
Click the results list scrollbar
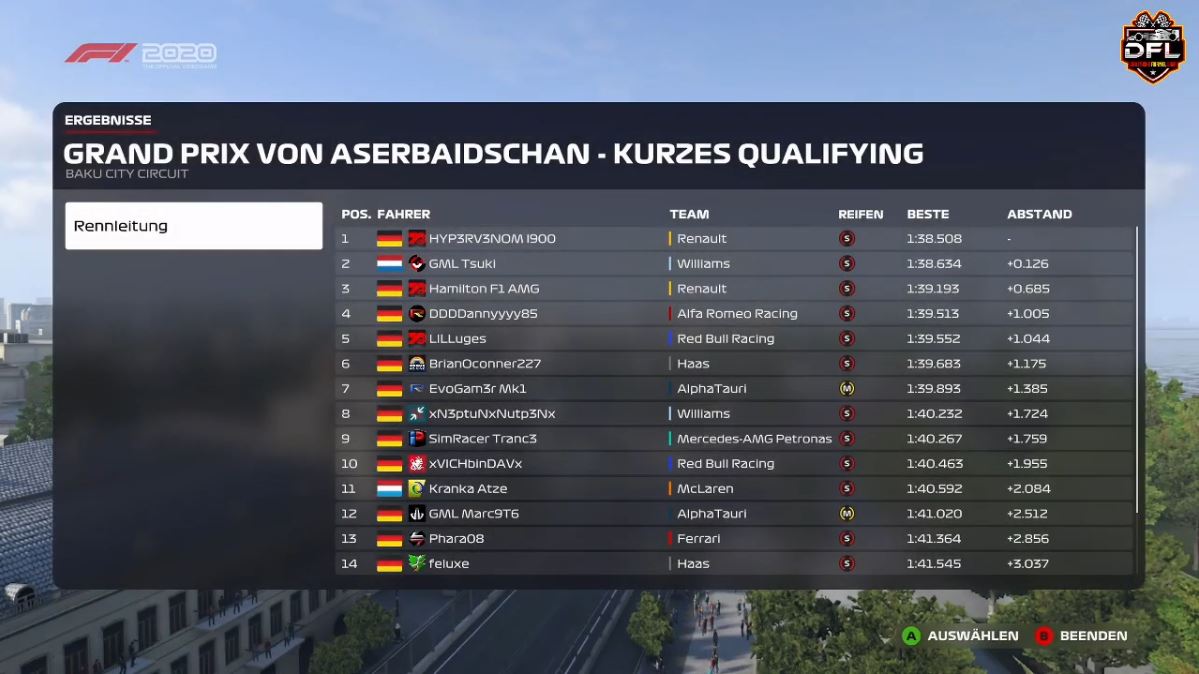tap(1138, 370)
